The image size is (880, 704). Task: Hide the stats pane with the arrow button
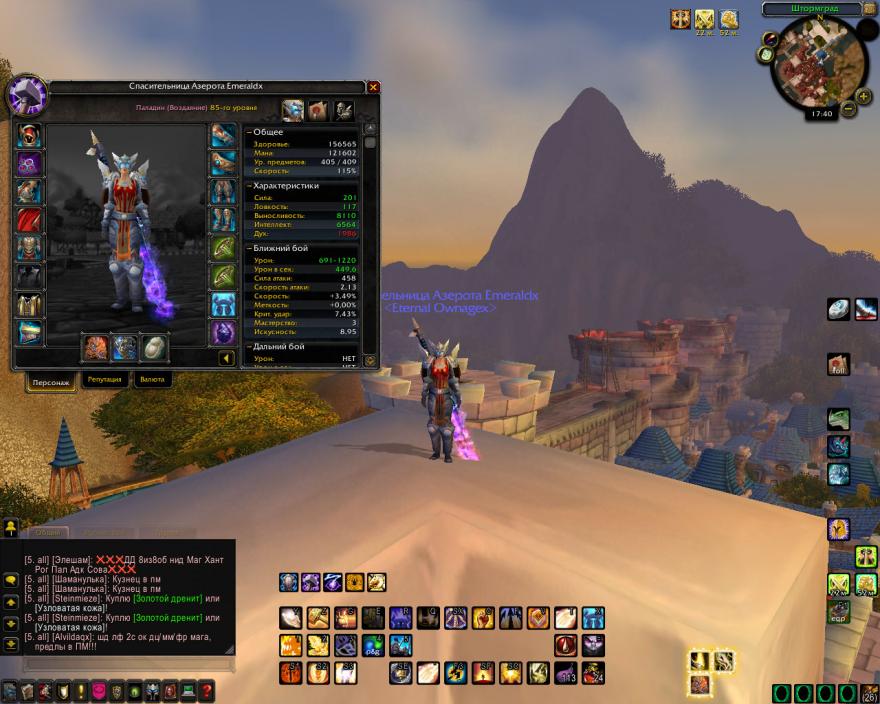227,357
